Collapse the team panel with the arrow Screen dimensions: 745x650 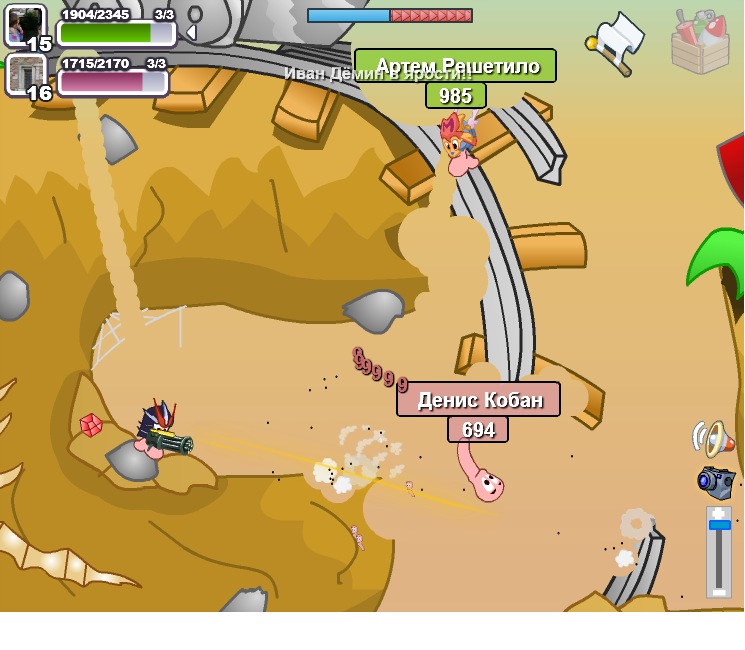click(x=190, y=32)
